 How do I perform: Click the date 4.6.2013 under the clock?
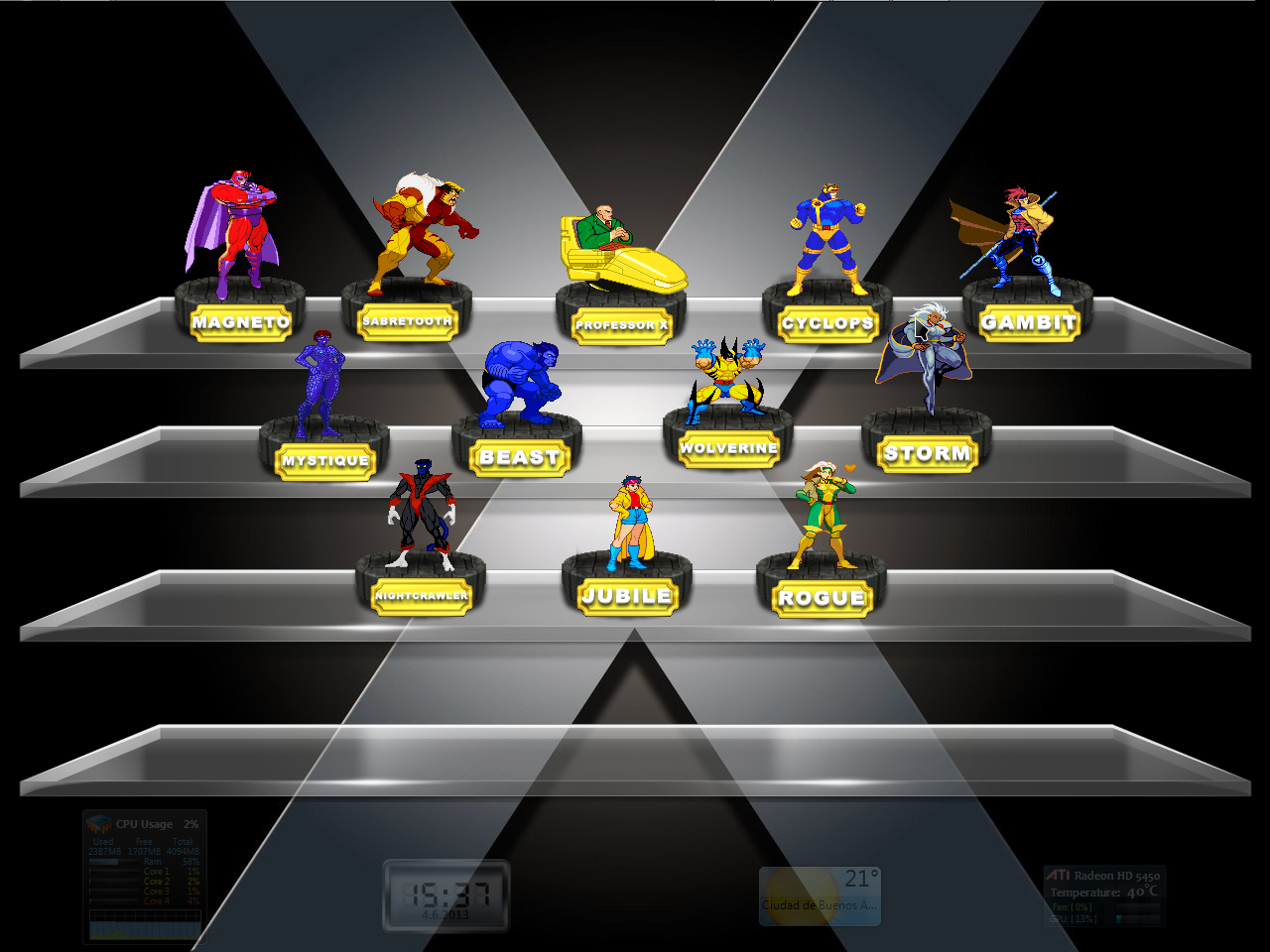[x=444, y=917]
